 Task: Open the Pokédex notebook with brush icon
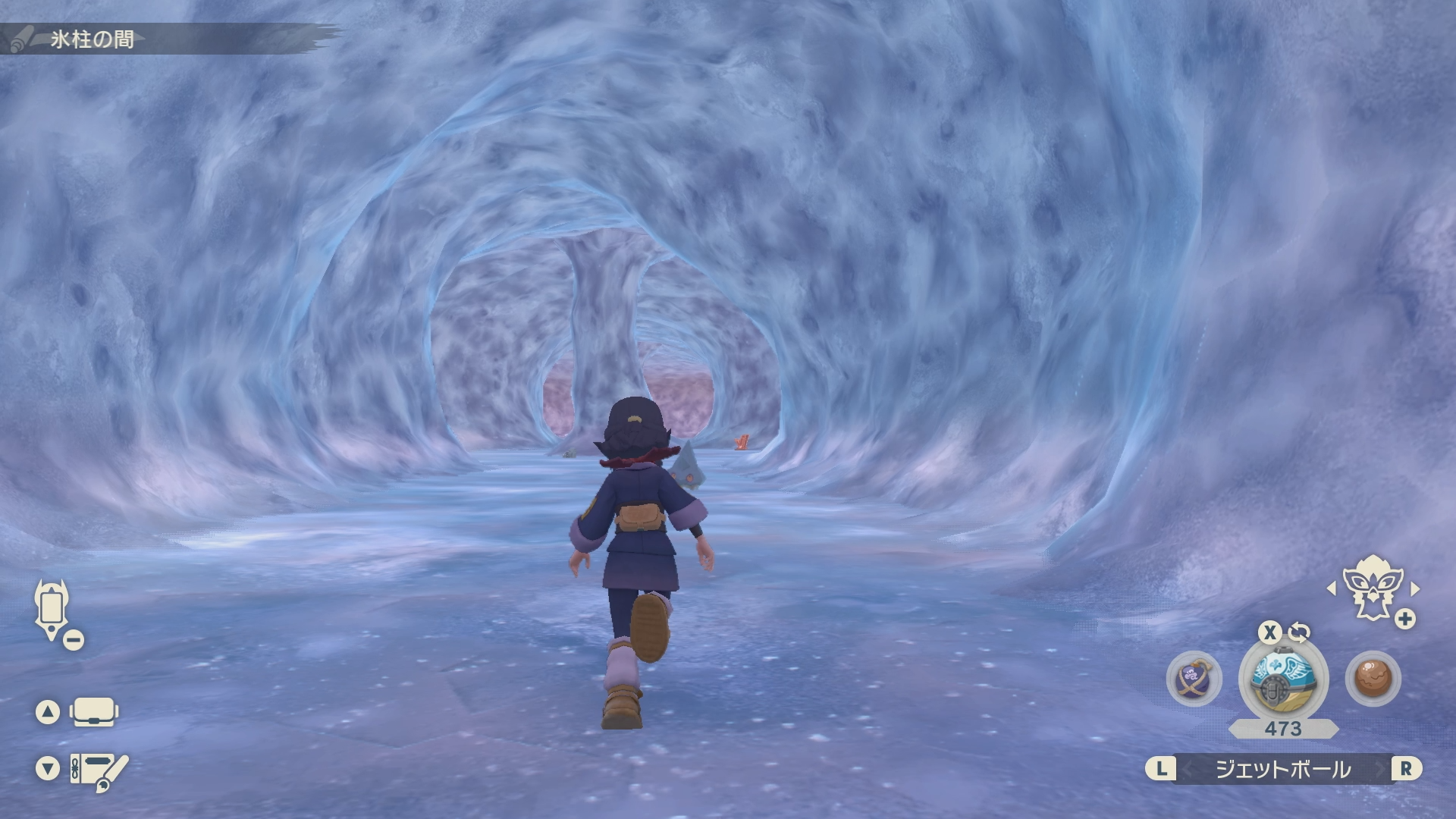click(x=99, y=770)
